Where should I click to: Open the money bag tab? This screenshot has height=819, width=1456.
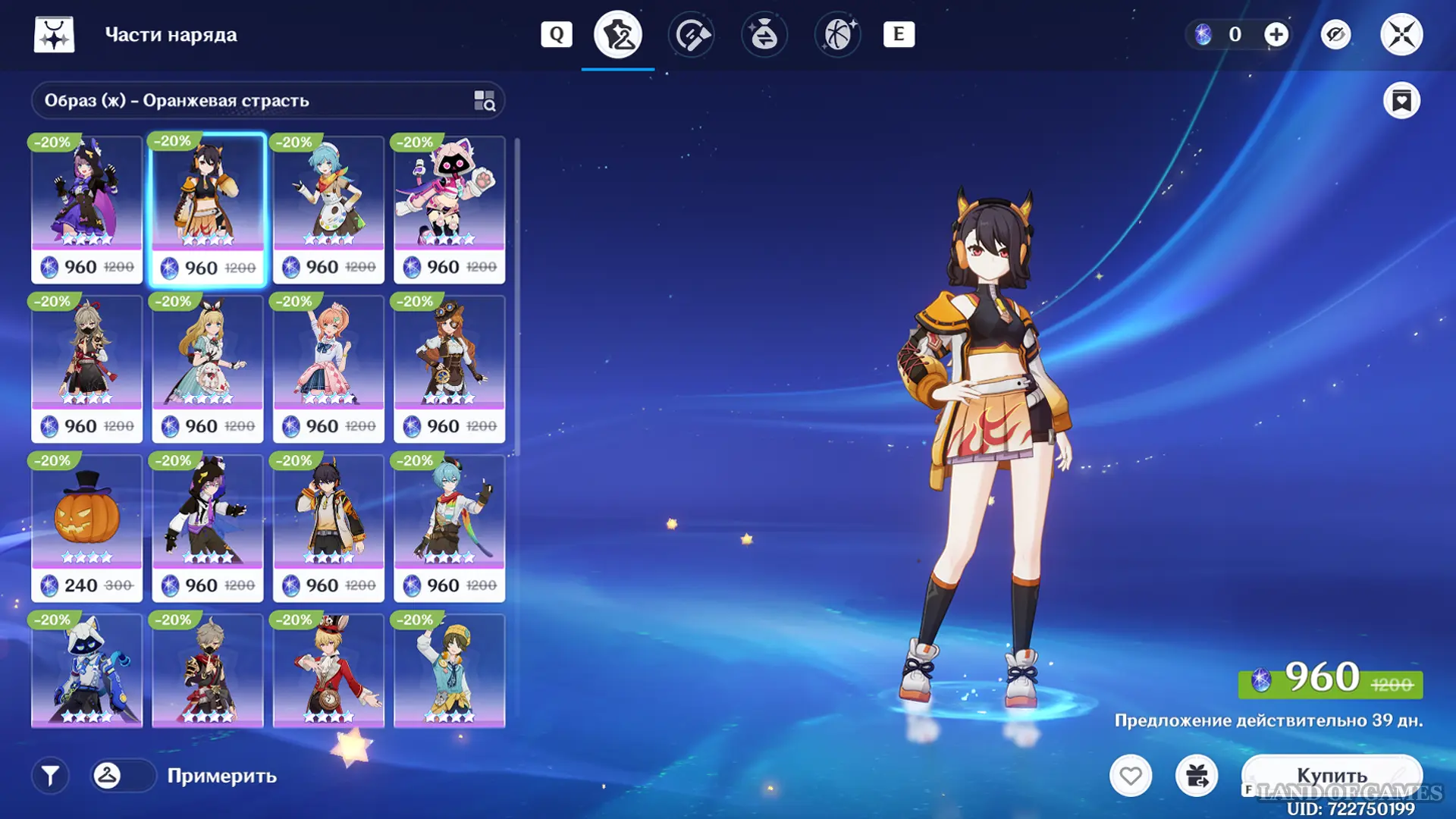tap(764, 34)
